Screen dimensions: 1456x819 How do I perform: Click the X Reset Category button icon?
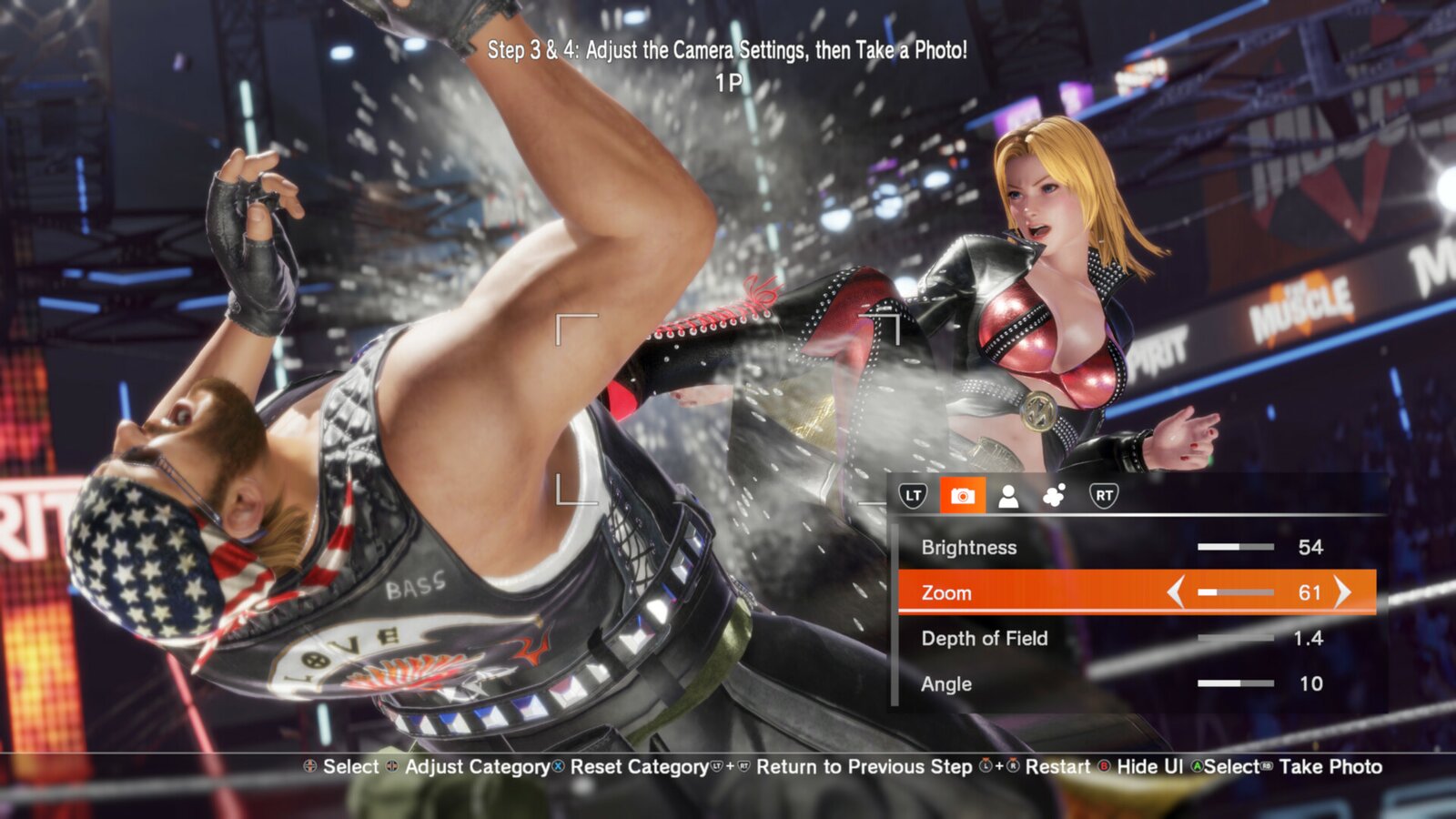tap(556, 767)
